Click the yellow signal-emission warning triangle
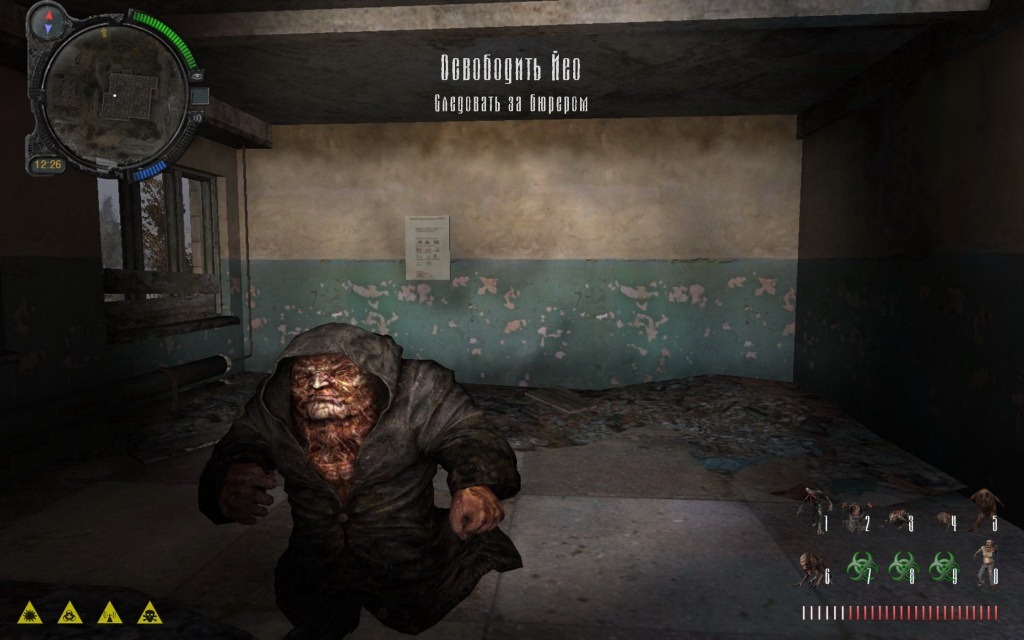1024x640 pixels. point(110,611)
